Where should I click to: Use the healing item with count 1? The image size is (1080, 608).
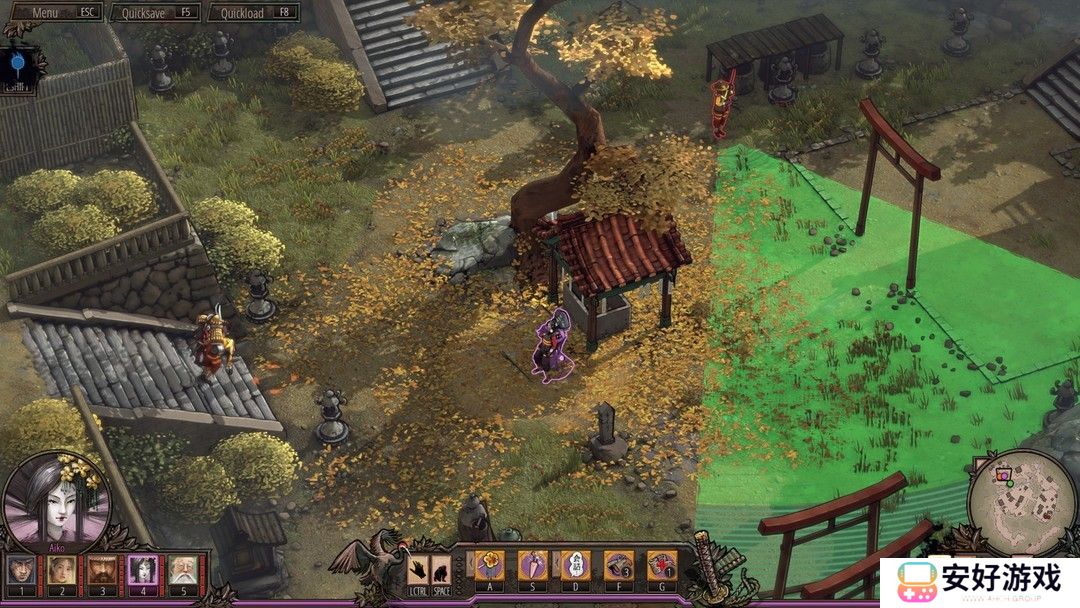click(x=661, y=565)
